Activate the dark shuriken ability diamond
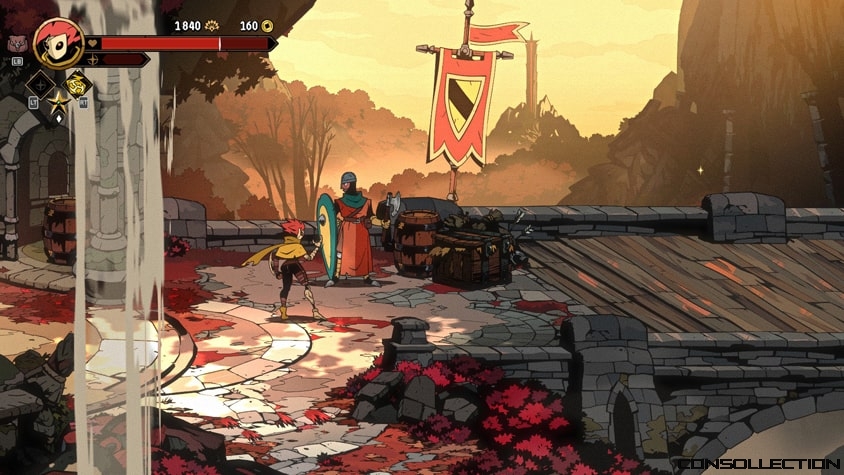 click(x=40, y=84)
